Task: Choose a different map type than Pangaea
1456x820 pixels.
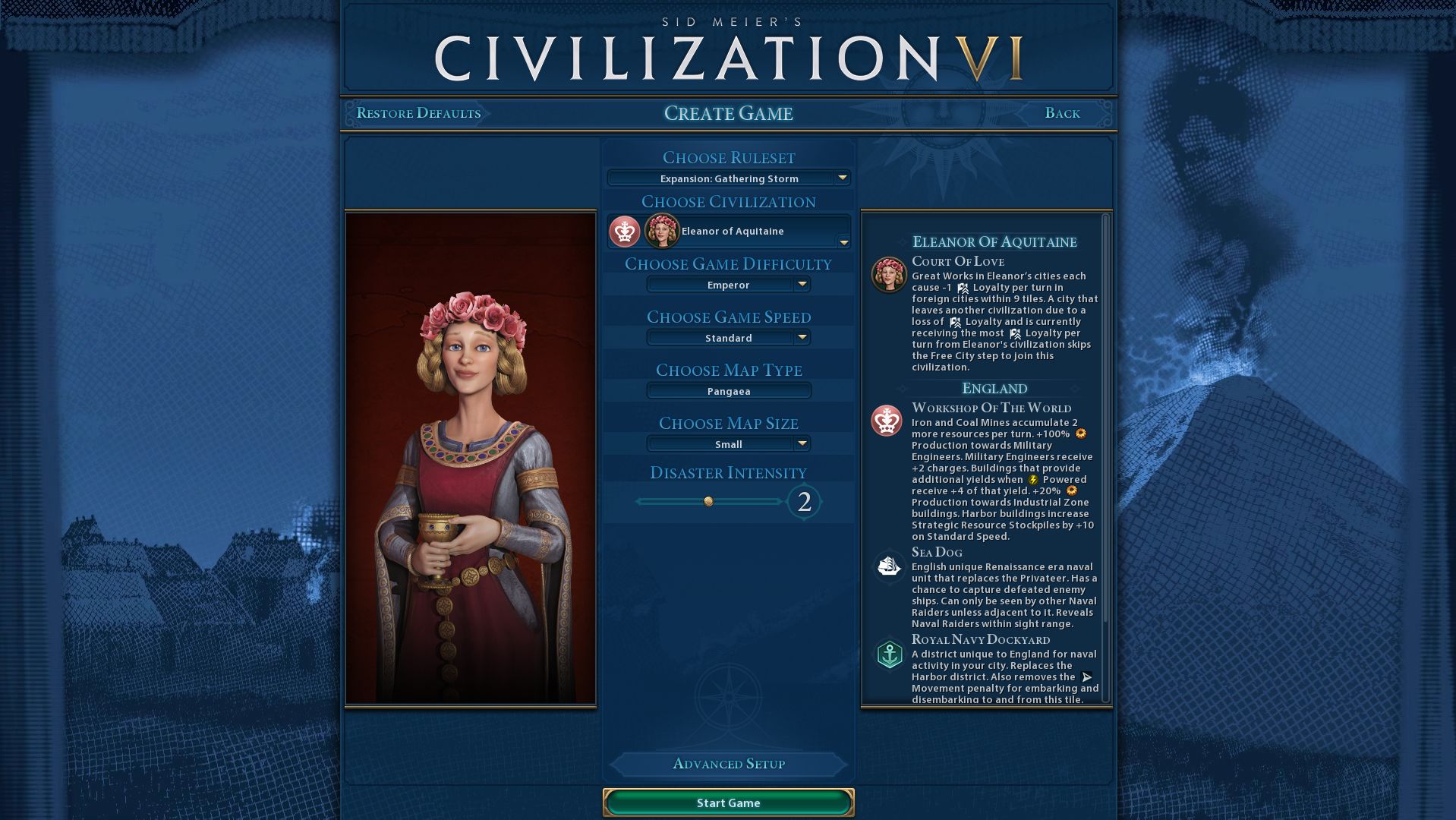Action: (729, 391)
